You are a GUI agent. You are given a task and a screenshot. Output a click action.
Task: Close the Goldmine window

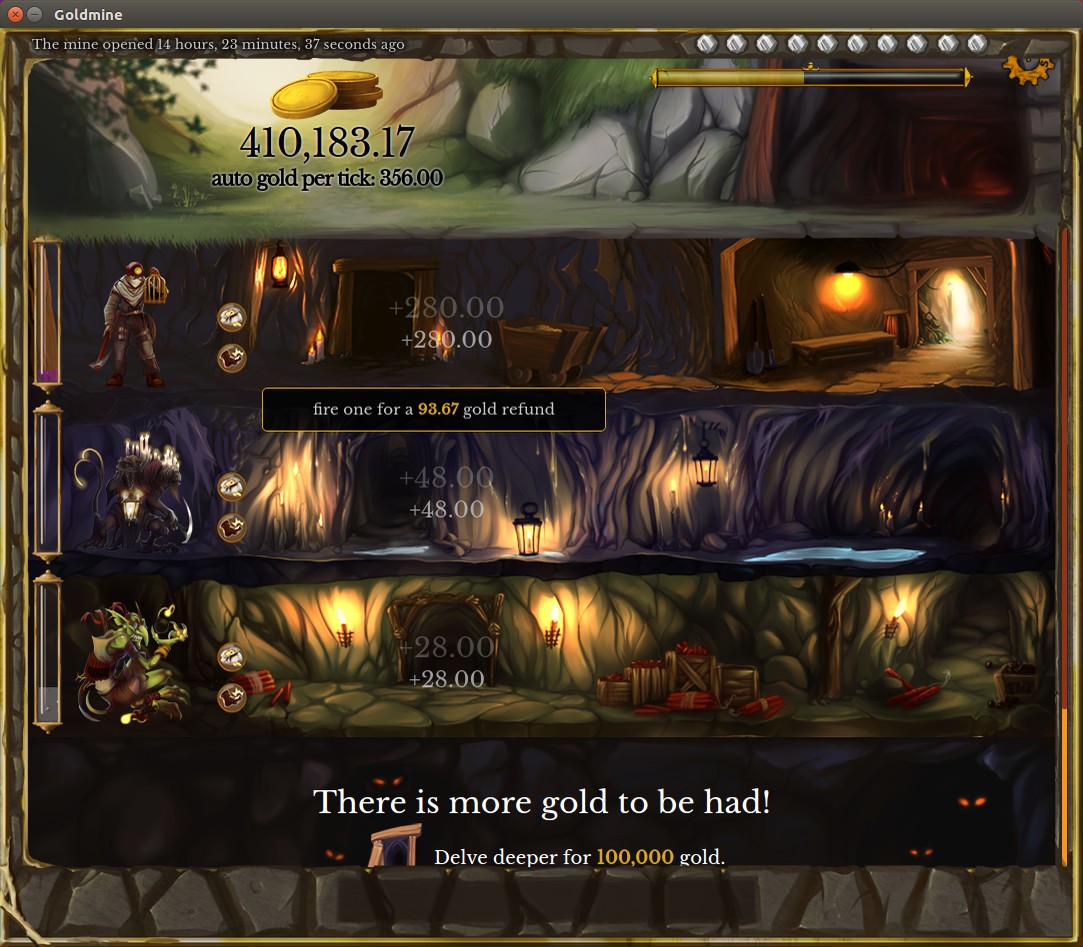pyautogui.click(x=15, y=13)
